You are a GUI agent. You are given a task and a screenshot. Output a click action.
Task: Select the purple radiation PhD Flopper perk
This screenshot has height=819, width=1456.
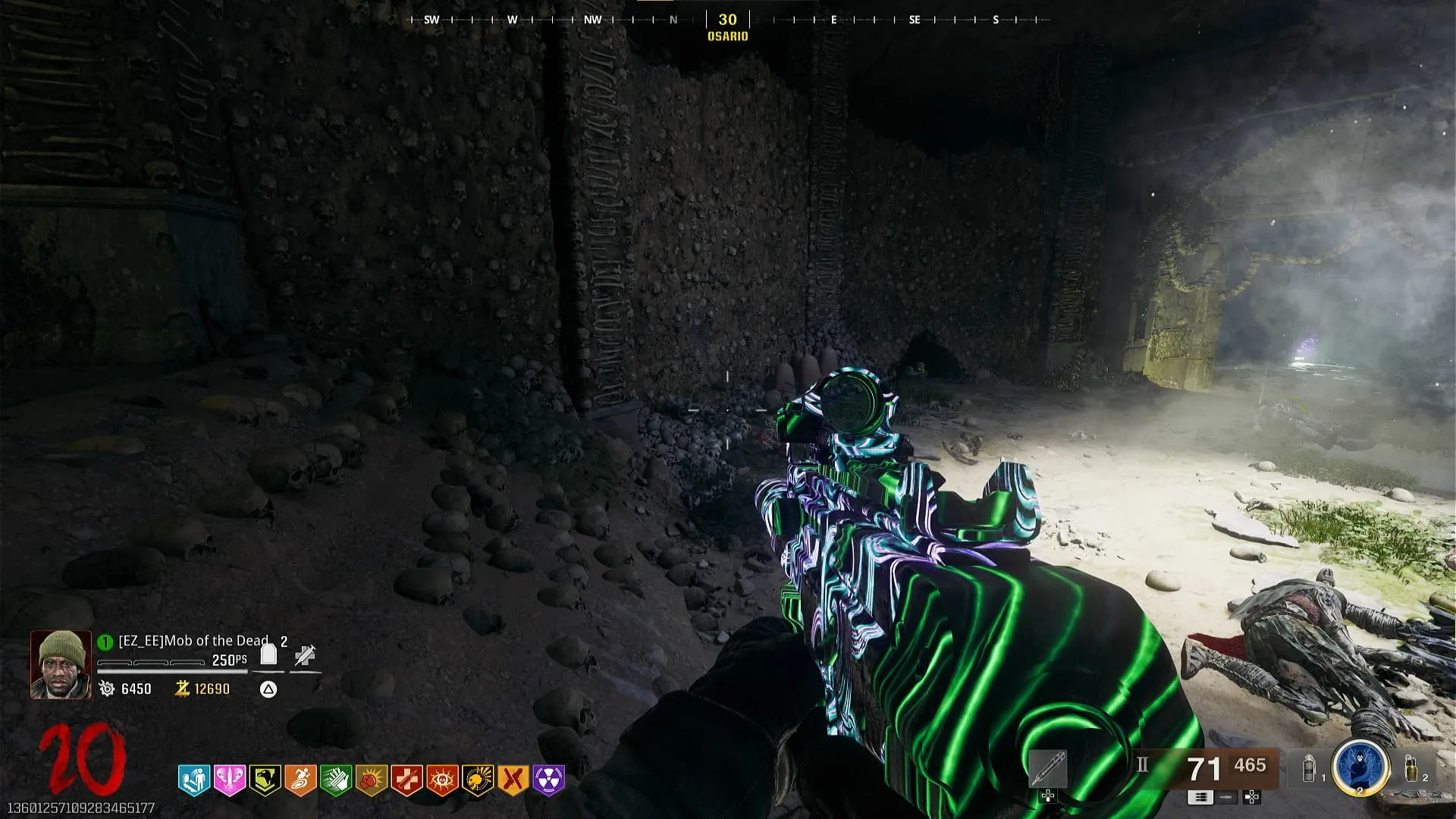pyautogui.click(x=548, y=780)
